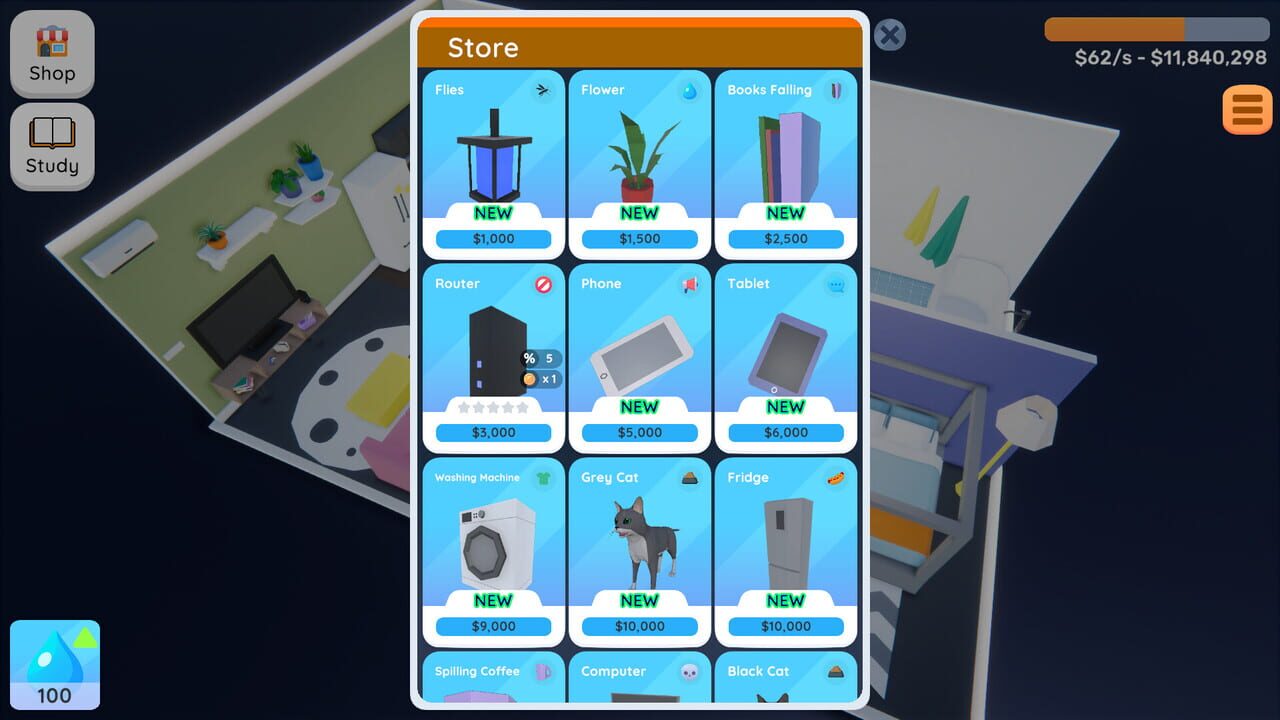Click the skull icon on the Computer card
This screenshot has width=1280, height=720.
(689, 671)
